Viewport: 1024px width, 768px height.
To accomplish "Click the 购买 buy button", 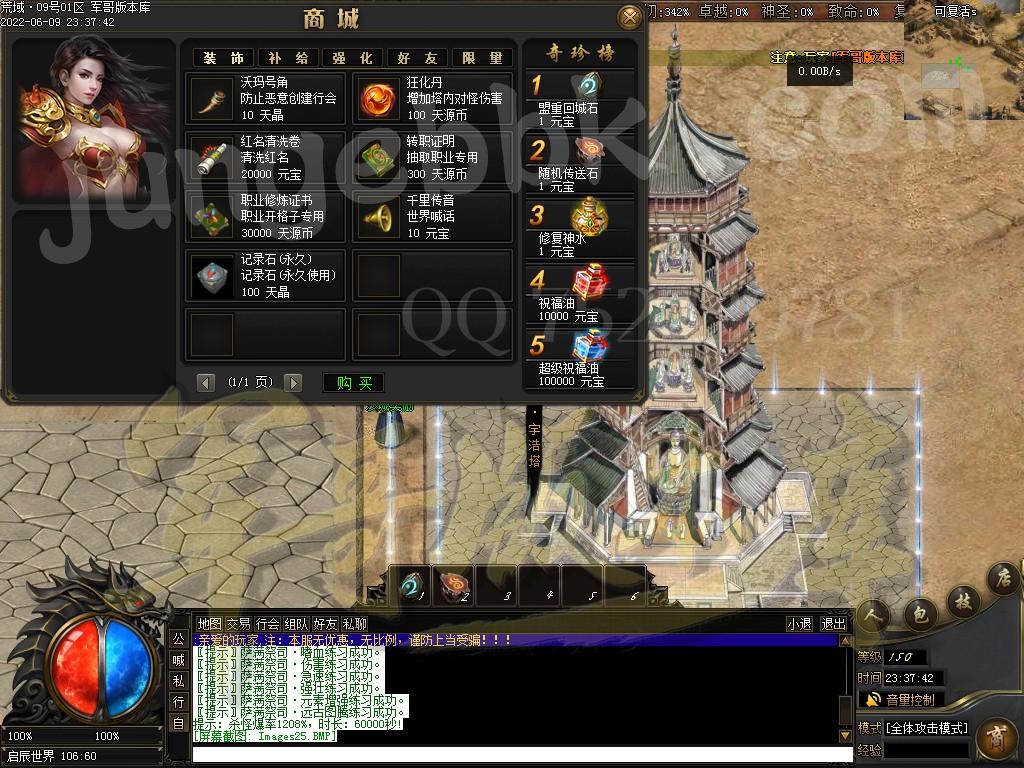I will 354,382.
